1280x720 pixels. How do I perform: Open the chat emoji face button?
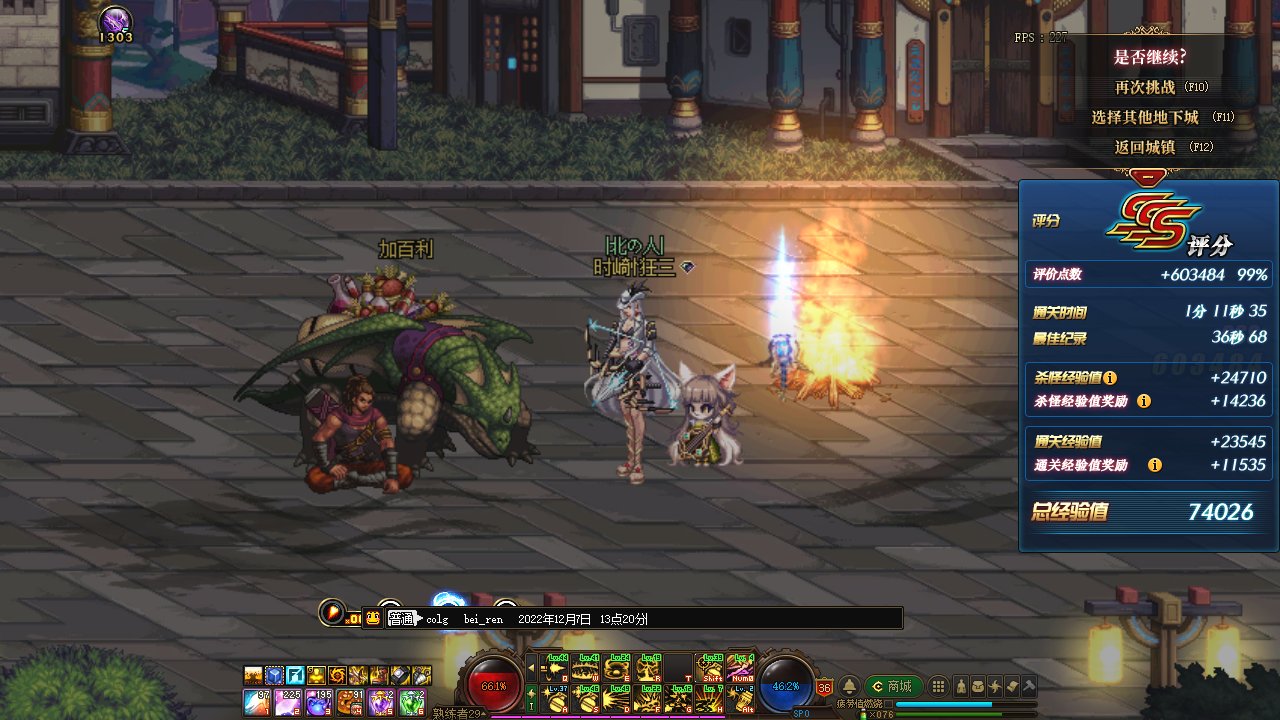click(372, 618)
